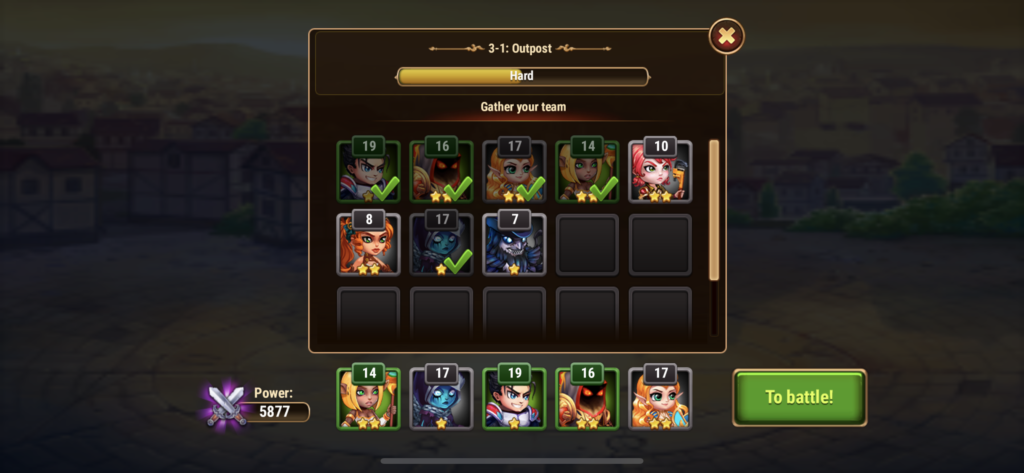The width and height of the screenshot is (1024, 473).
Task: Choose the level 7 dark hatted hero
Action: tap(514, 244)
